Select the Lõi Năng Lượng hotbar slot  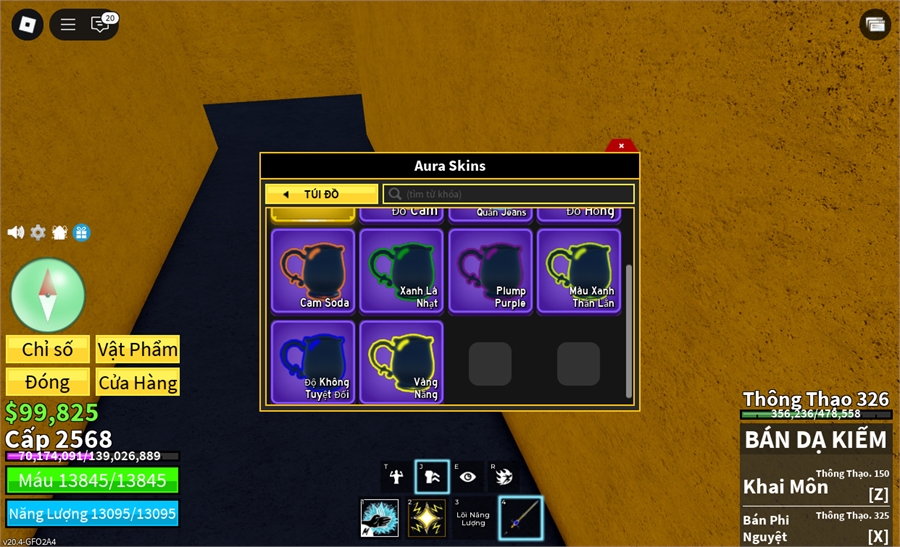473,518
